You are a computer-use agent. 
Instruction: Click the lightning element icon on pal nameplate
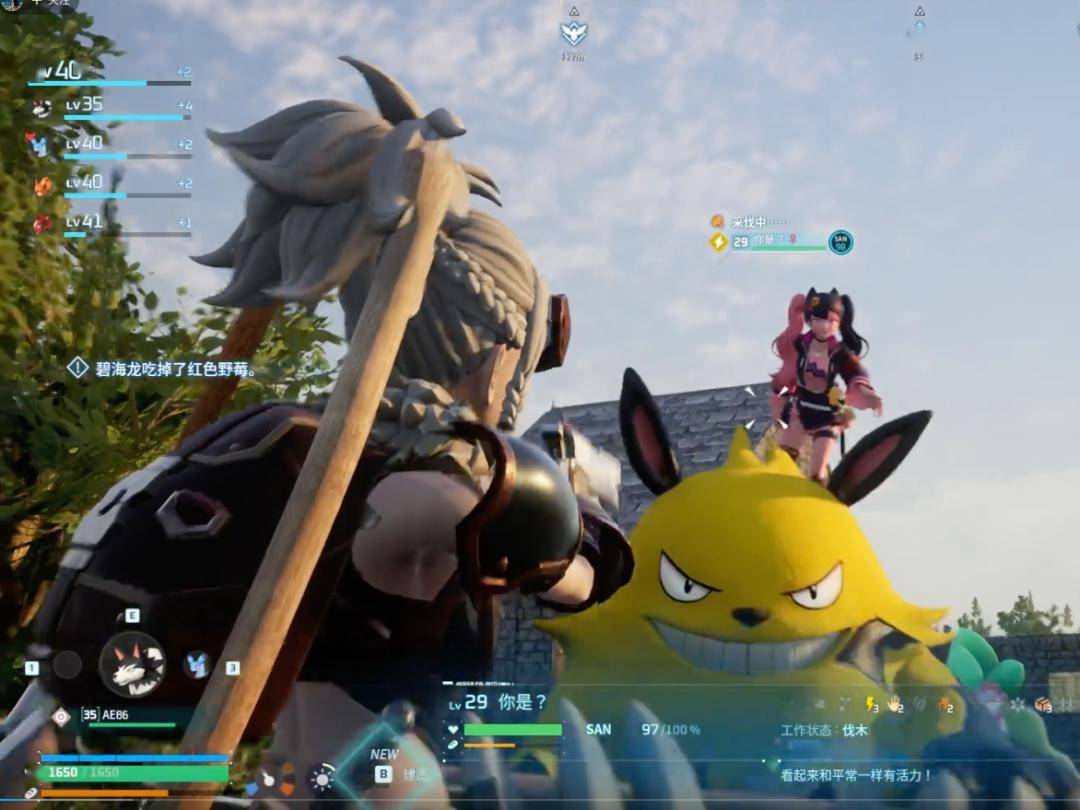click(x=718, y=242)
